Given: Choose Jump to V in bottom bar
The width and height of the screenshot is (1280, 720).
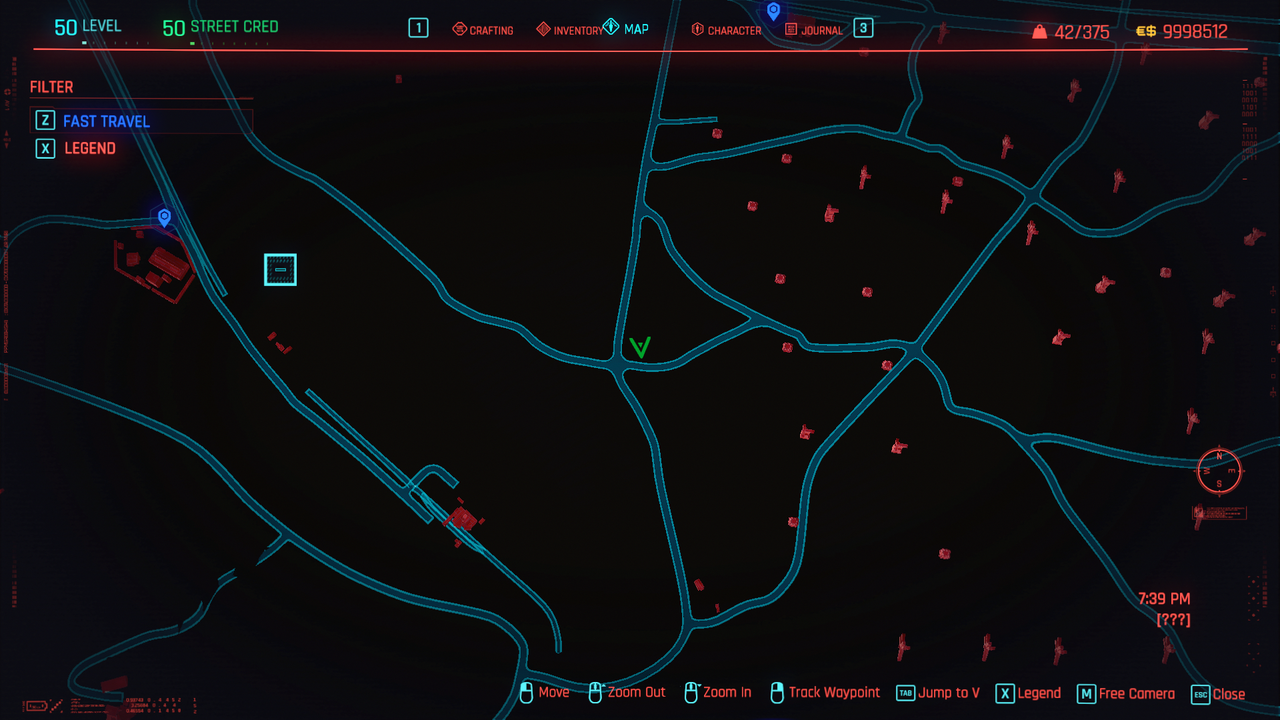Looking at the screenshot, I should 938,693.
